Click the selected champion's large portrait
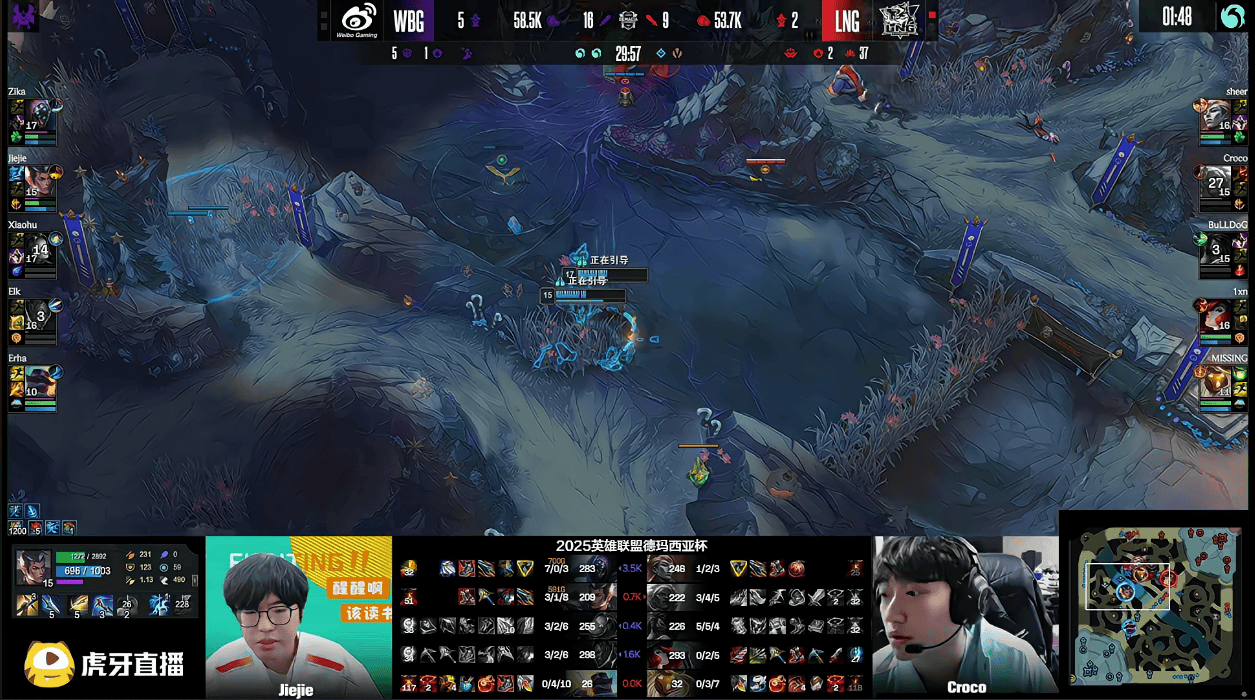Viewport: 1255px width, 700px height. [x=33, y=567]
